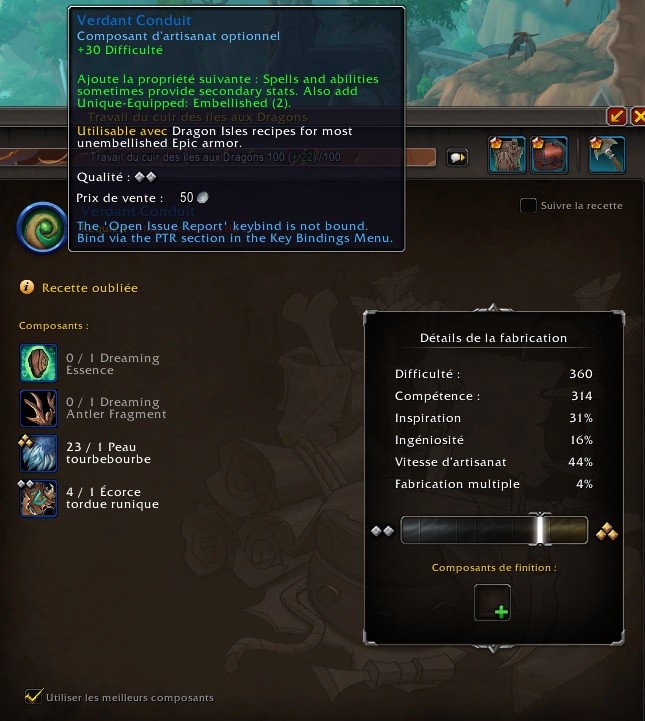Select the Dreaming Antler Fragment reagent slot

point(39,408)
